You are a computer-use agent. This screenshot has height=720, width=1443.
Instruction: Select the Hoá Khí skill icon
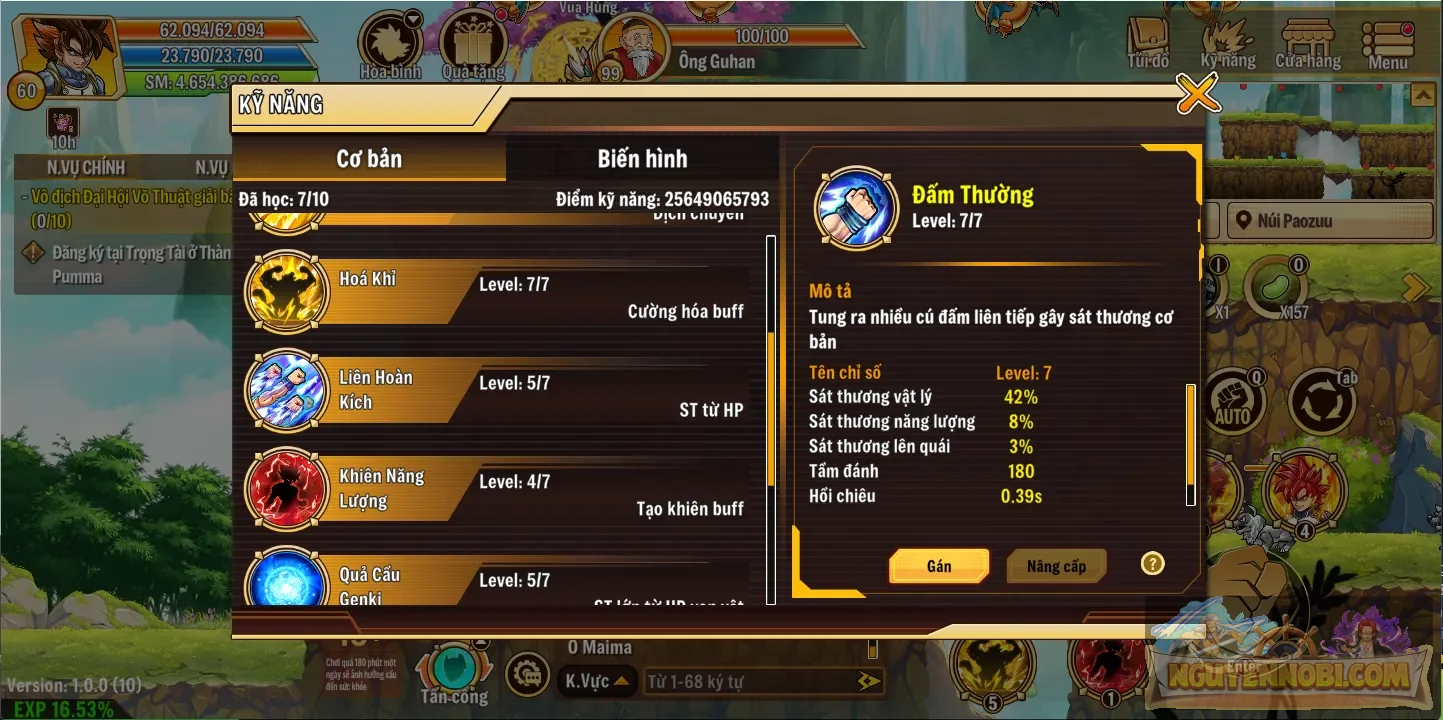[x=287, y=292]
